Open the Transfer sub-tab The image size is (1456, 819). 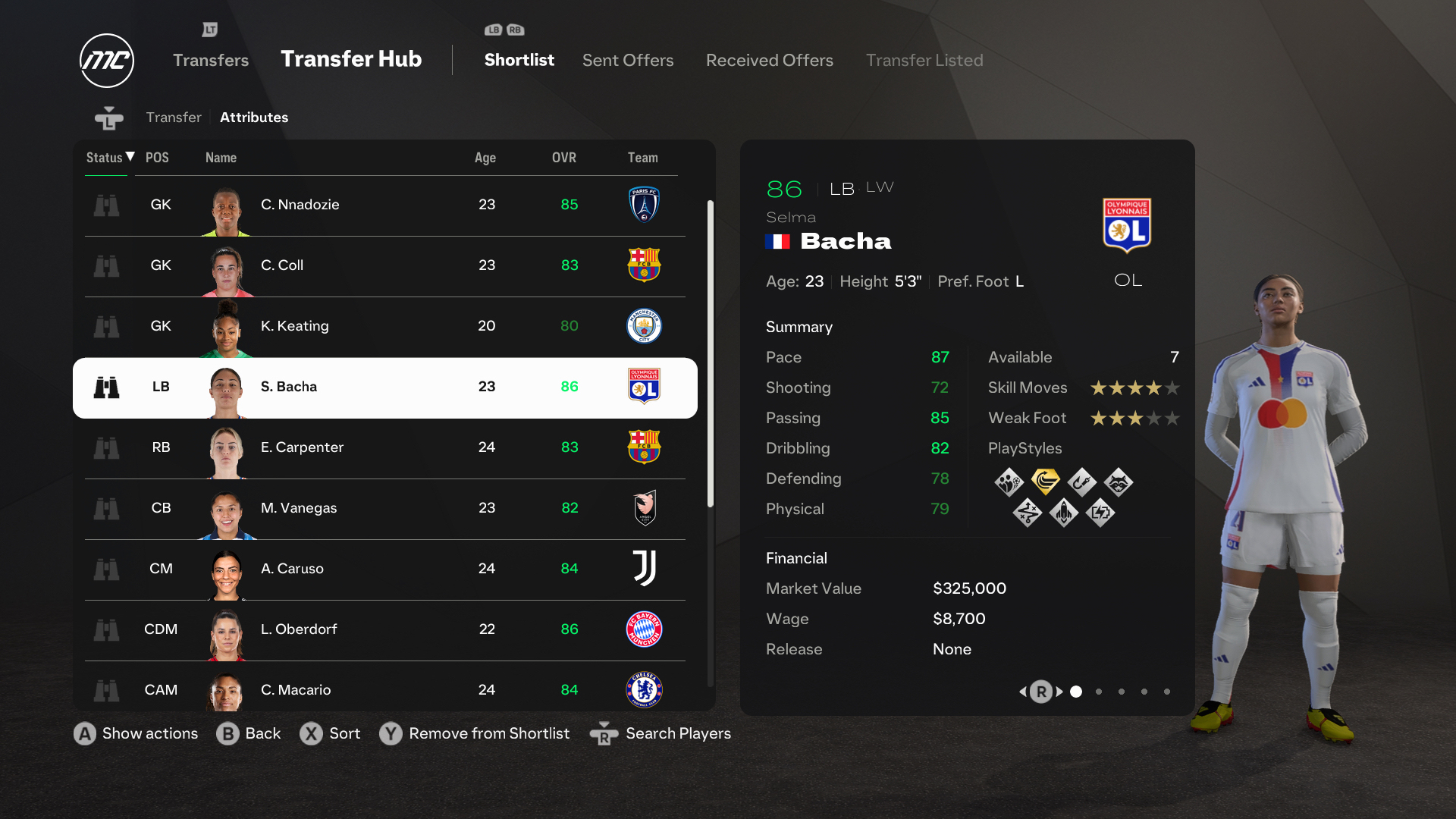point(174,118)
